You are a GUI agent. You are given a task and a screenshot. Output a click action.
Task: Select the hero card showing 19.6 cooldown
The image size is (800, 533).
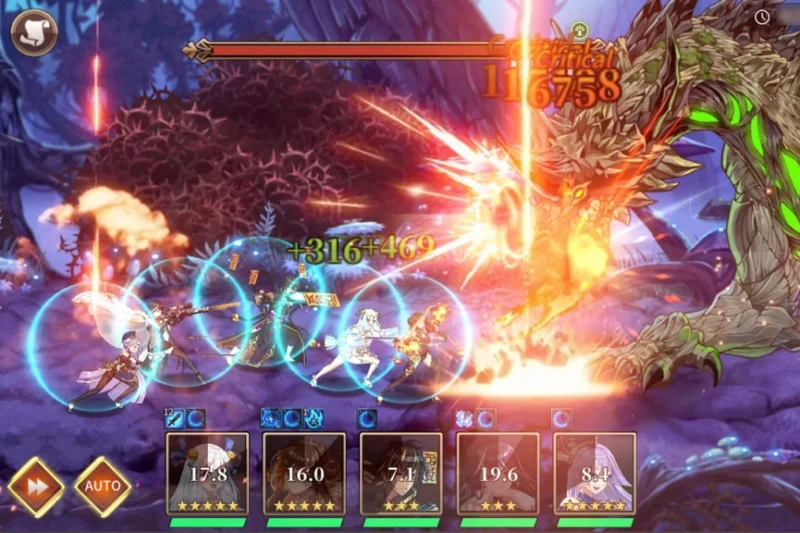point(498,473)
